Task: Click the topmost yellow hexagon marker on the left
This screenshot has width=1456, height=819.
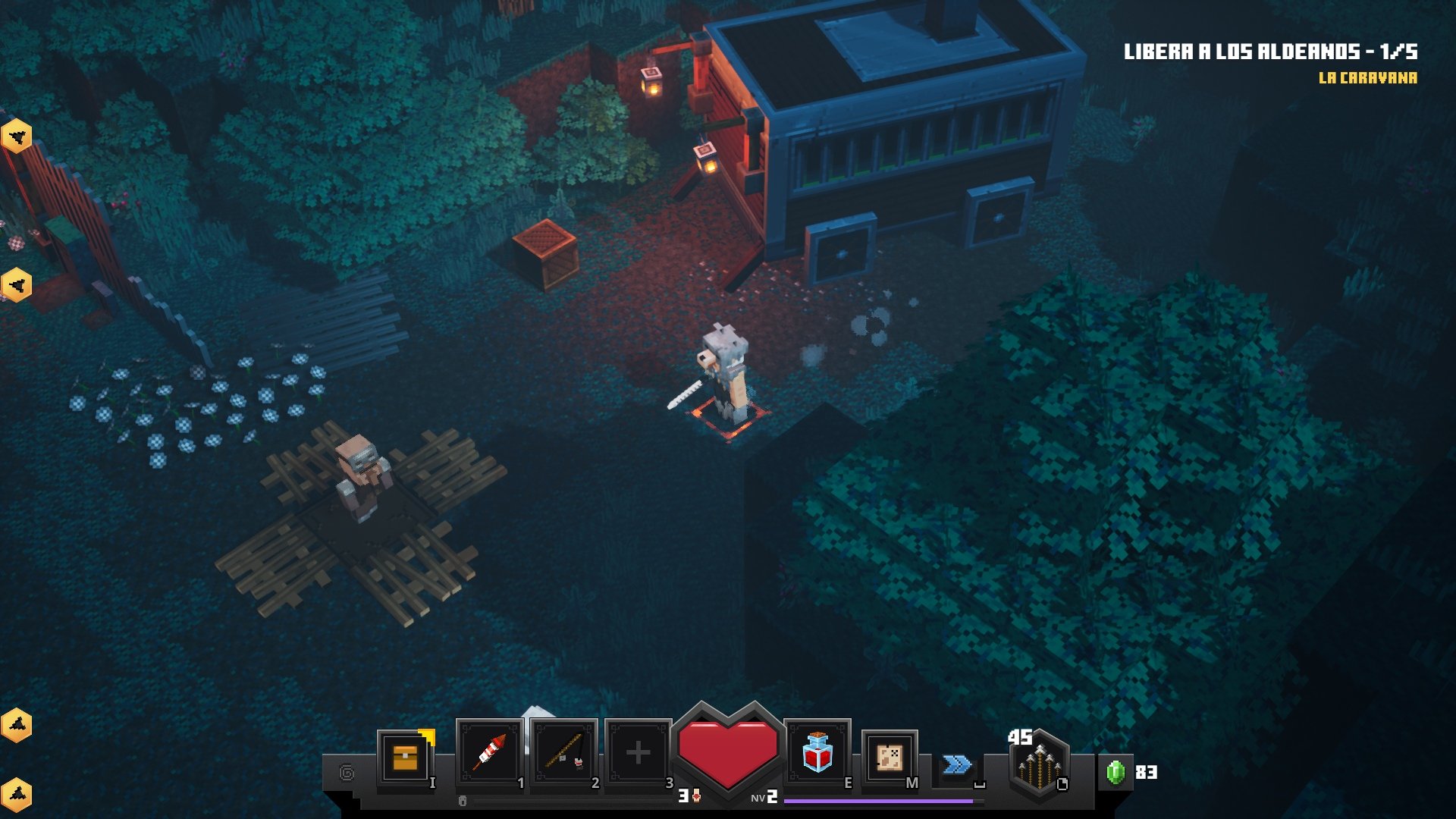Action: point(17,135)
